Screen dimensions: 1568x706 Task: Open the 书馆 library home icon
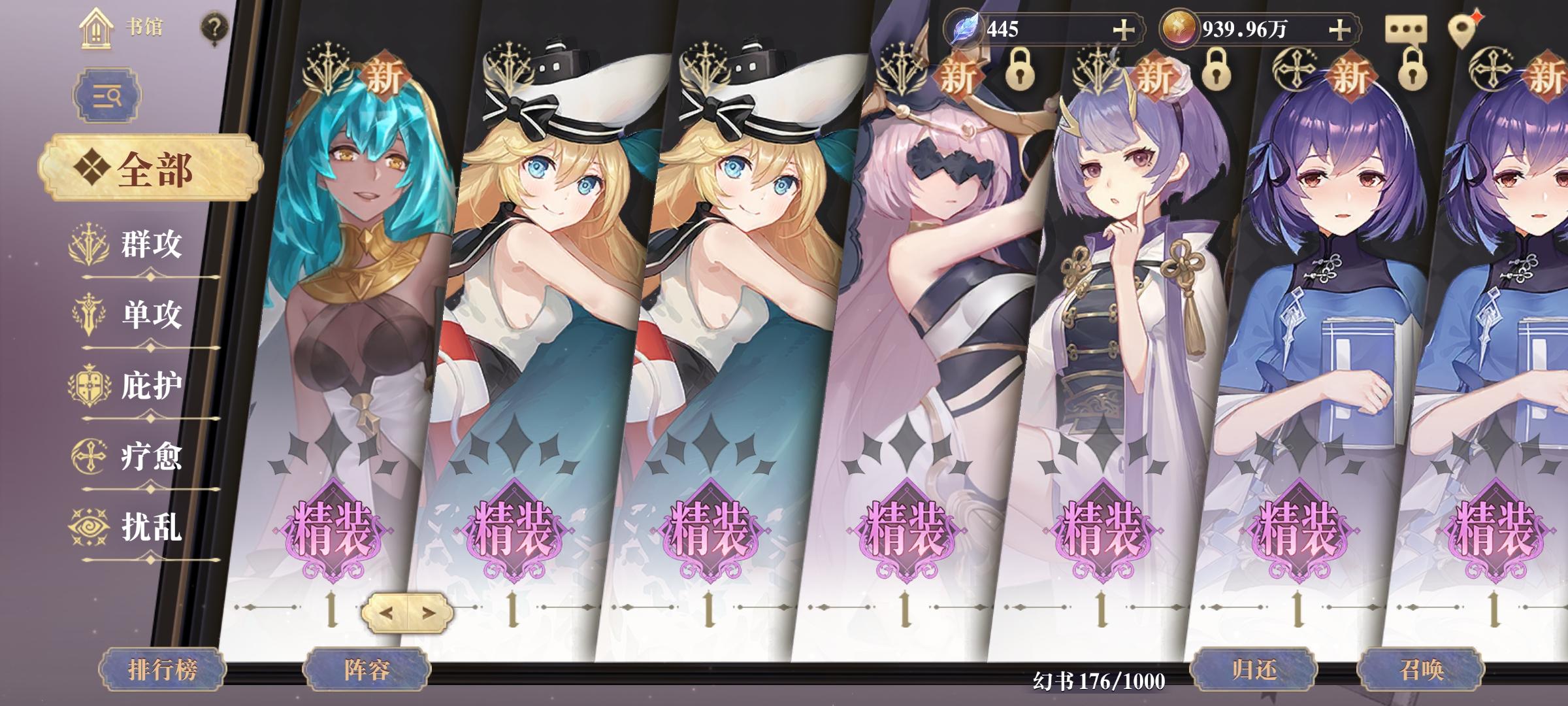point(96,29)
